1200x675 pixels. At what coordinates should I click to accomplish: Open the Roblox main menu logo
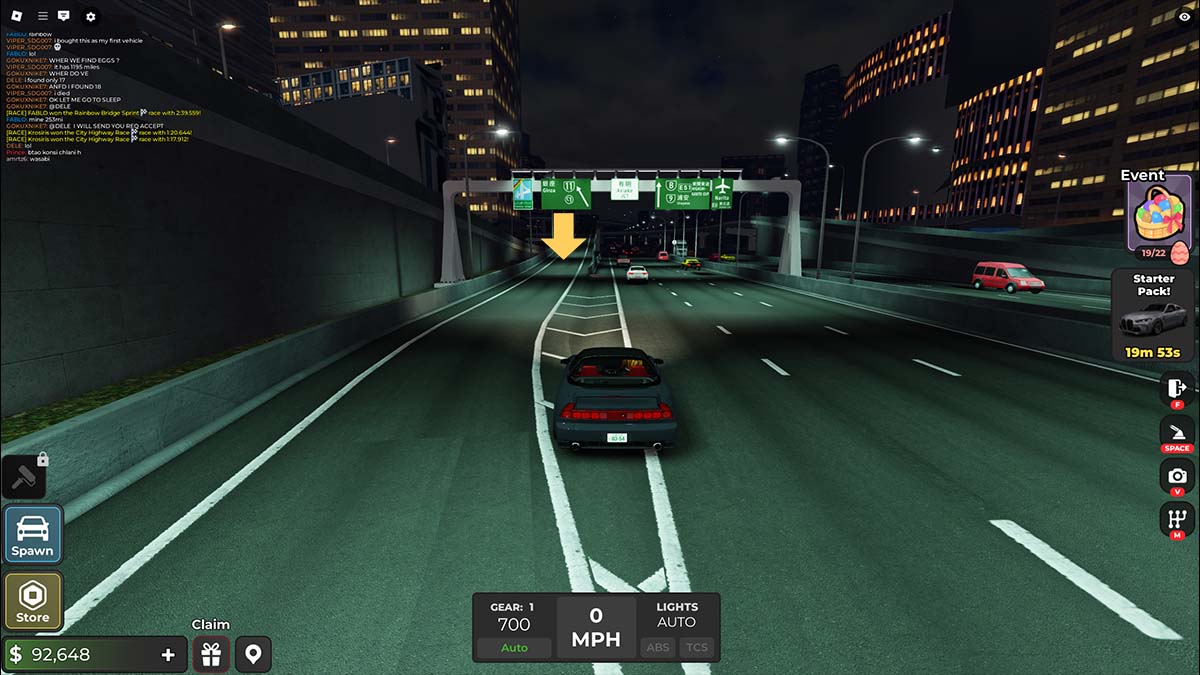[14, 16]
